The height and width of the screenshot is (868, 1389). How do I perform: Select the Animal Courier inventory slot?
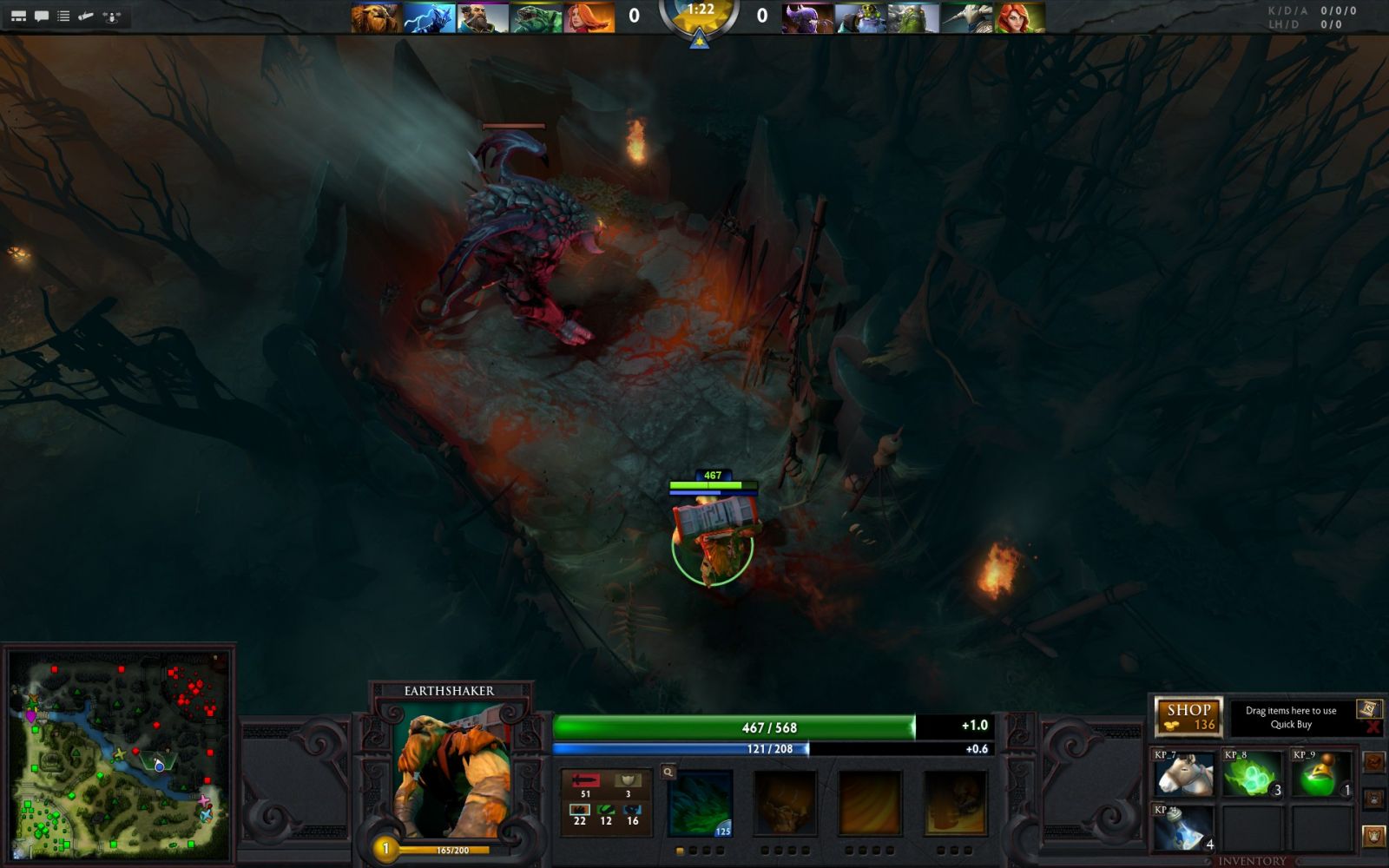(1185, 773)
